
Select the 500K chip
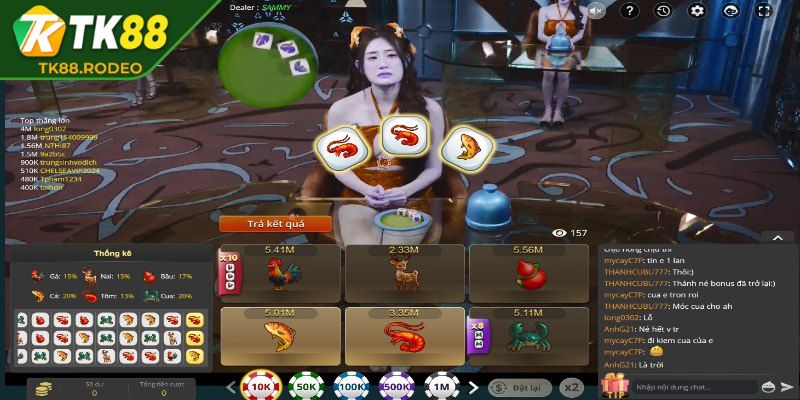[x=394, y=387]
